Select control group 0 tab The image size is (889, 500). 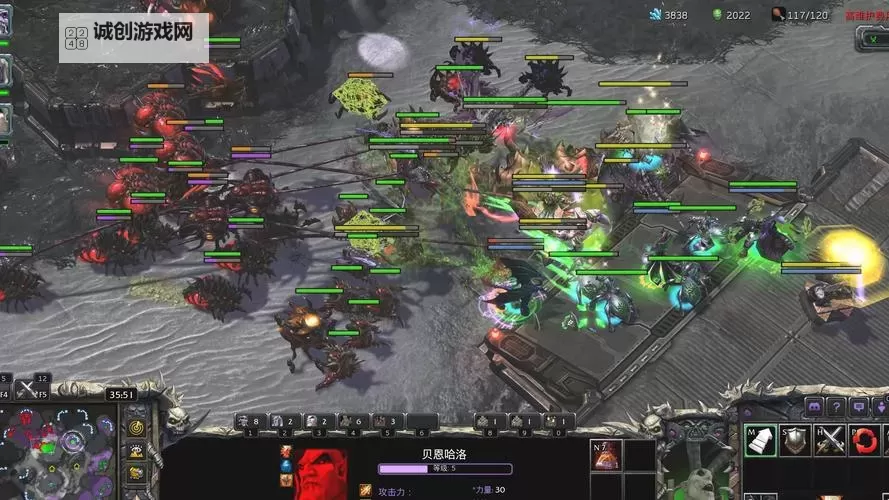click(559, 422)
